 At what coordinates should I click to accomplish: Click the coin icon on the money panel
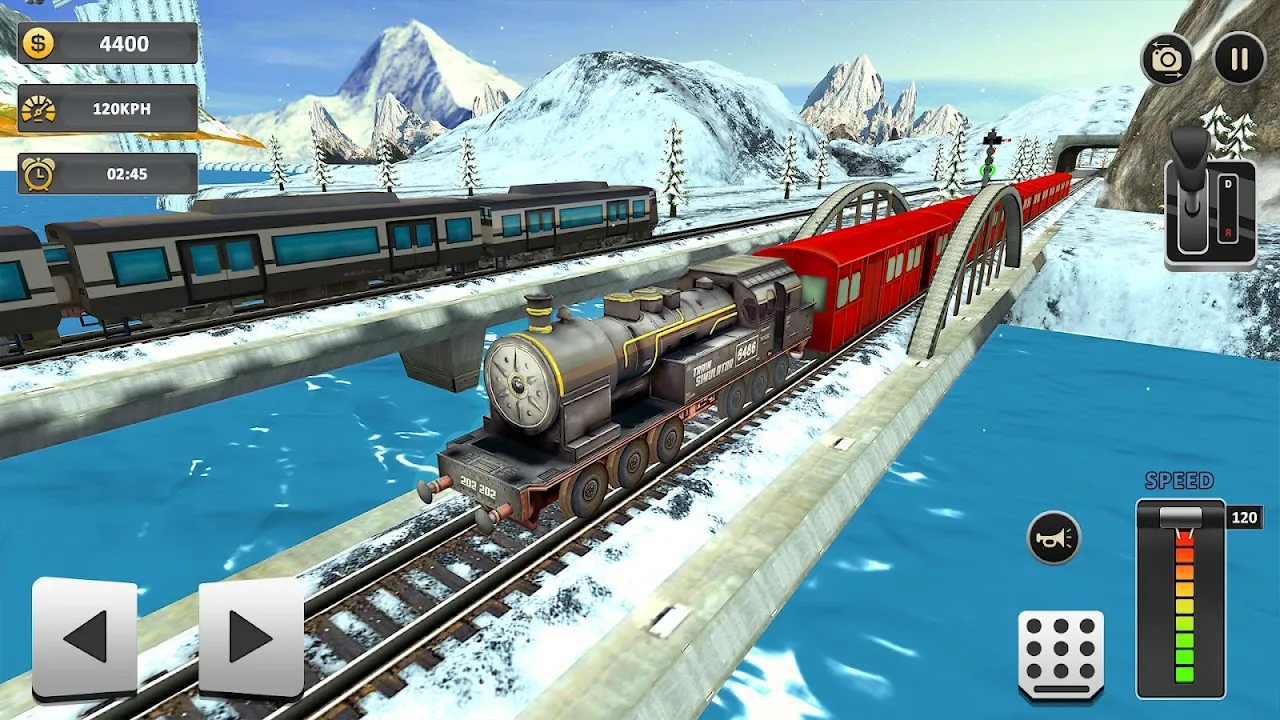(37, 44)
